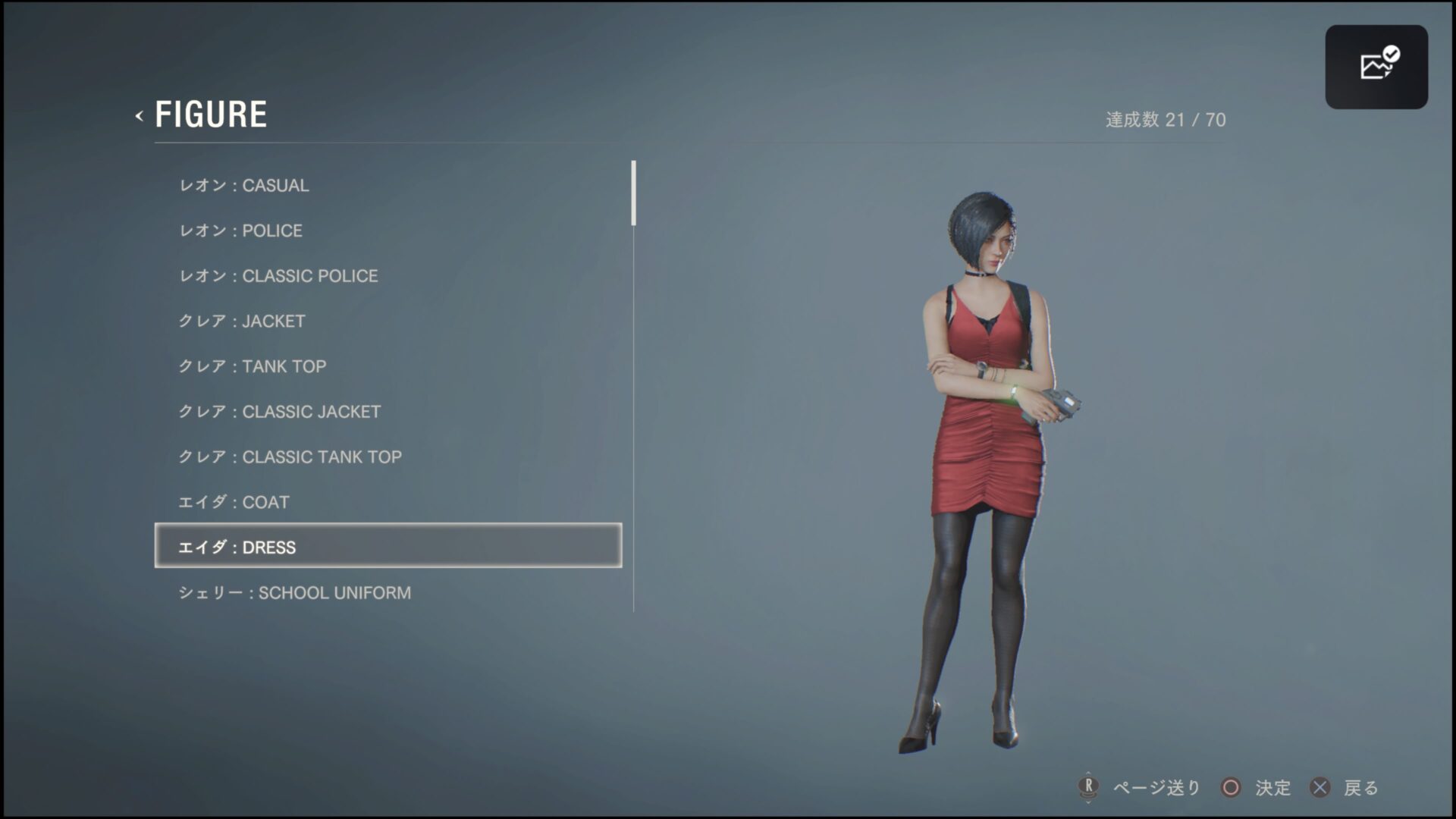Collapse the FIGURE list with the left chevron
This screenshot has width=1456, height=819.
139,116
